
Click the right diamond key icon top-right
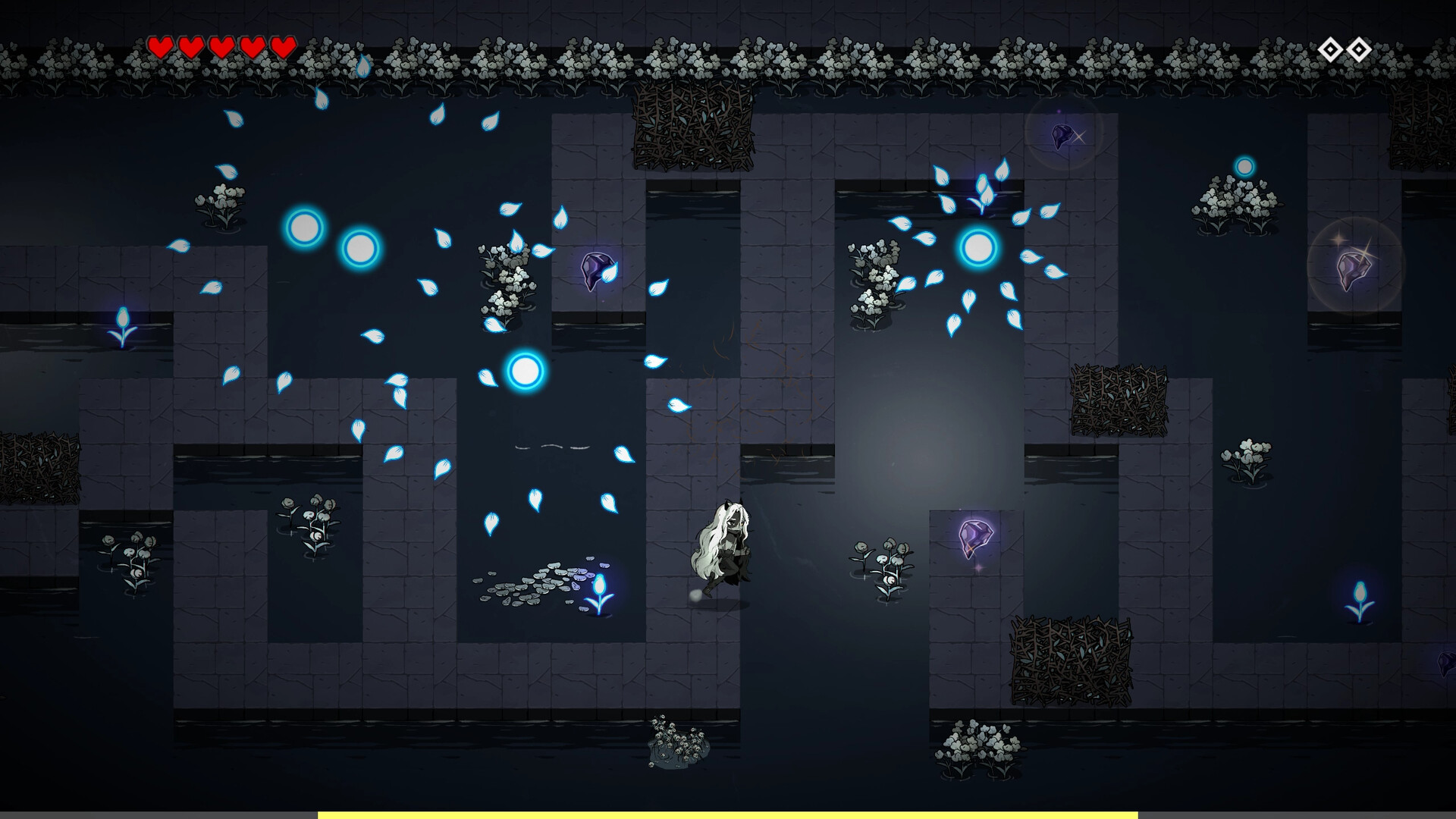tap(1359, 47)
